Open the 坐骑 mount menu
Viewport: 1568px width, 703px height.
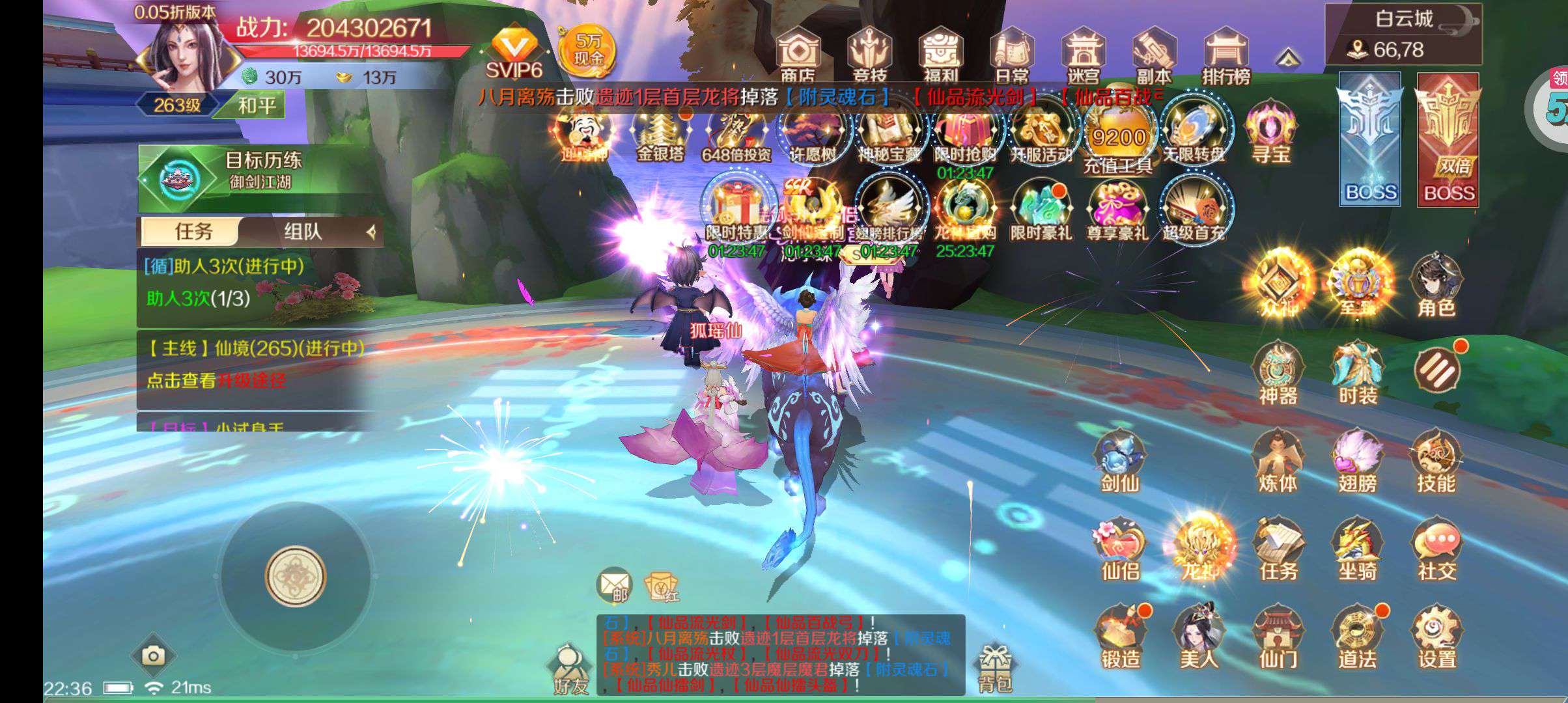pos(1357,550)
